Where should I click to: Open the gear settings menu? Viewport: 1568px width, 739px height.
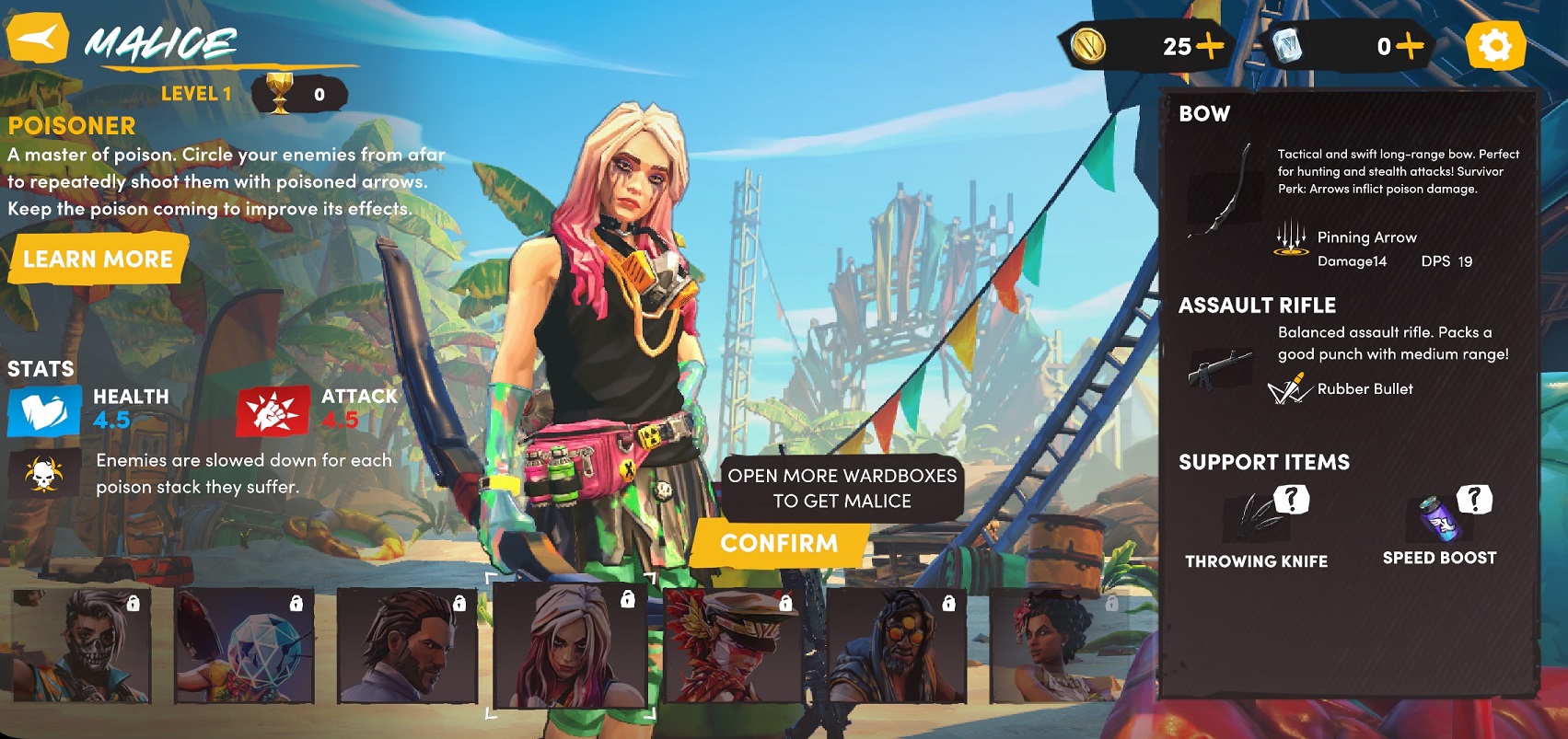(x=1494, y=46)
